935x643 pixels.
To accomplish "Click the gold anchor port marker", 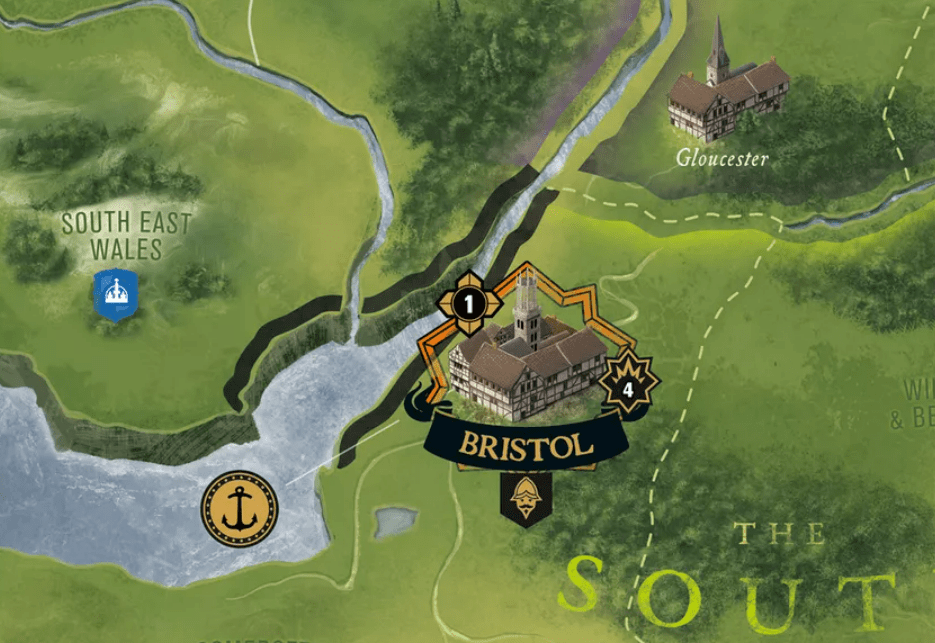I will [x=239, y=509].
